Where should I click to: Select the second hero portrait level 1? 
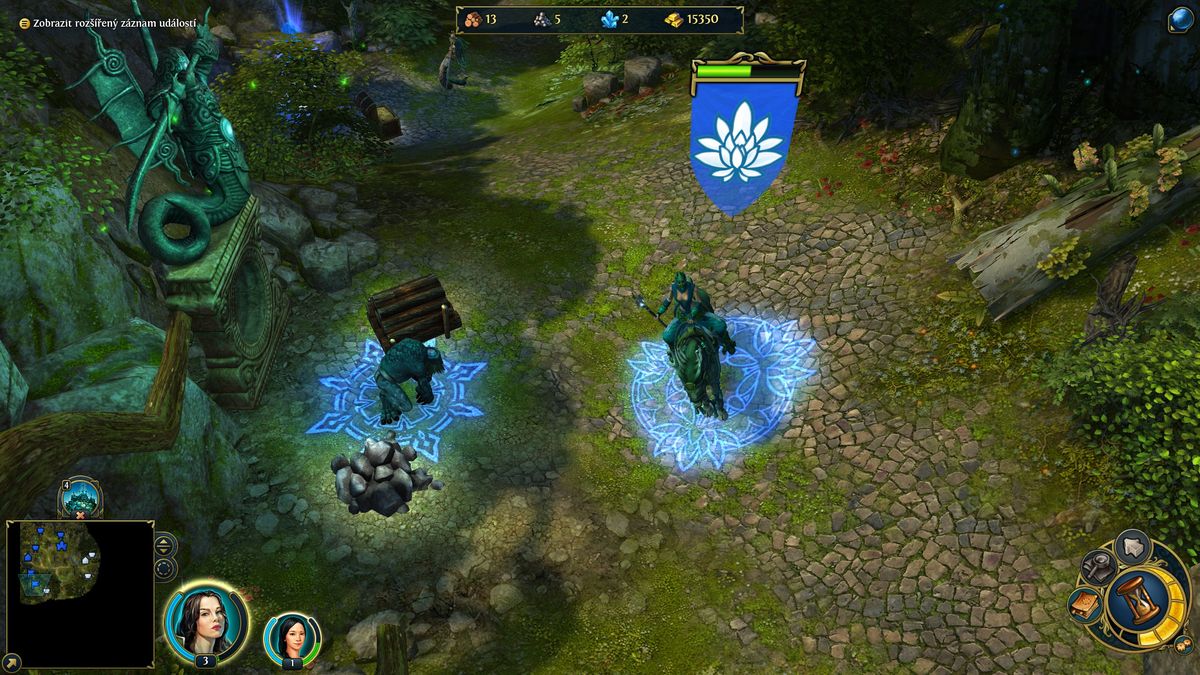pyautogui.click(x=292, y=637)
